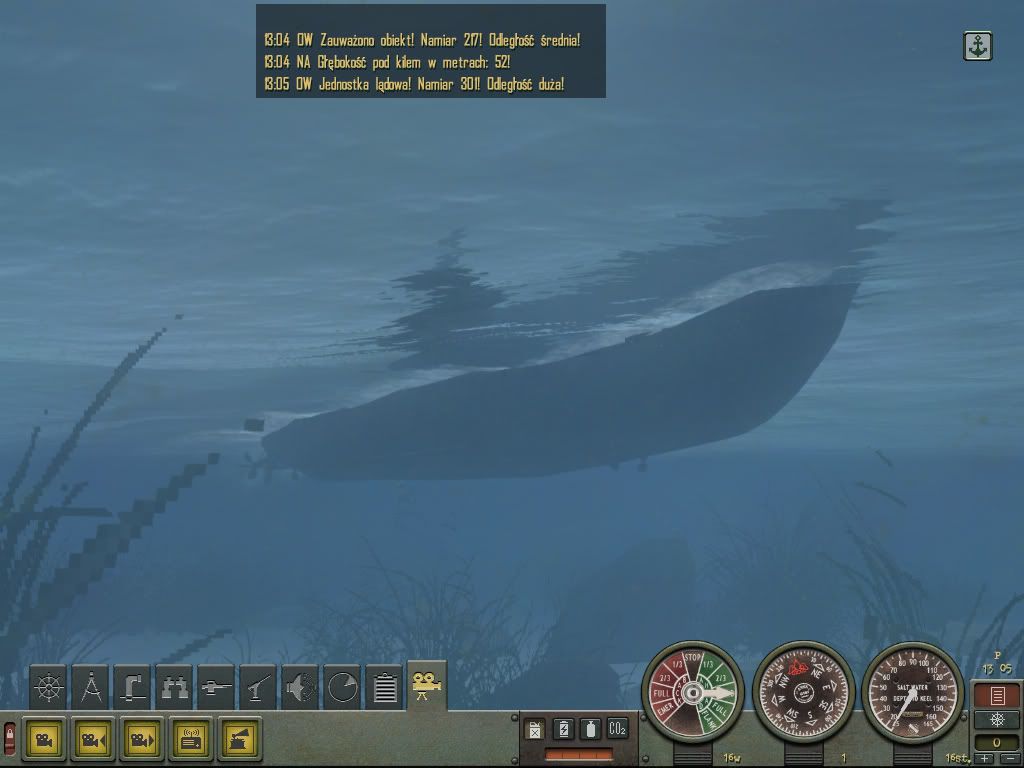Open the clipboard list tab
The width and height of the screenshot is (1024, 768).
pos(384,687)
